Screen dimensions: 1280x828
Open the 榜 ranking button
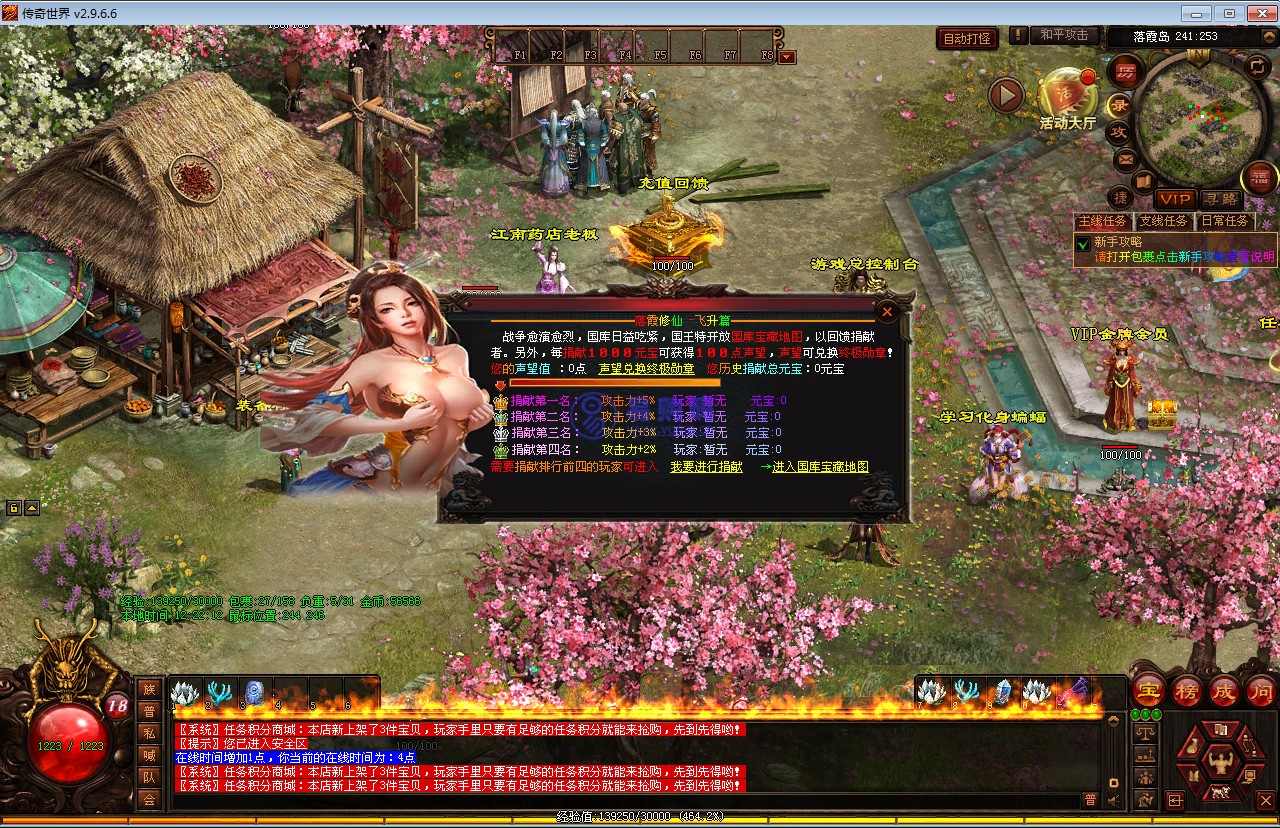coord(1187,691)
